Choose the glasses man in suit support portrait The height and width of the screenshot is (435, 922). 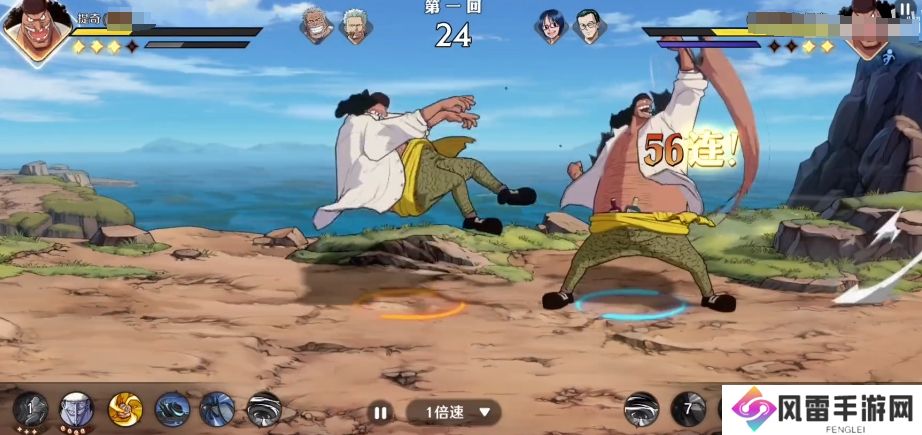[590, 27]
